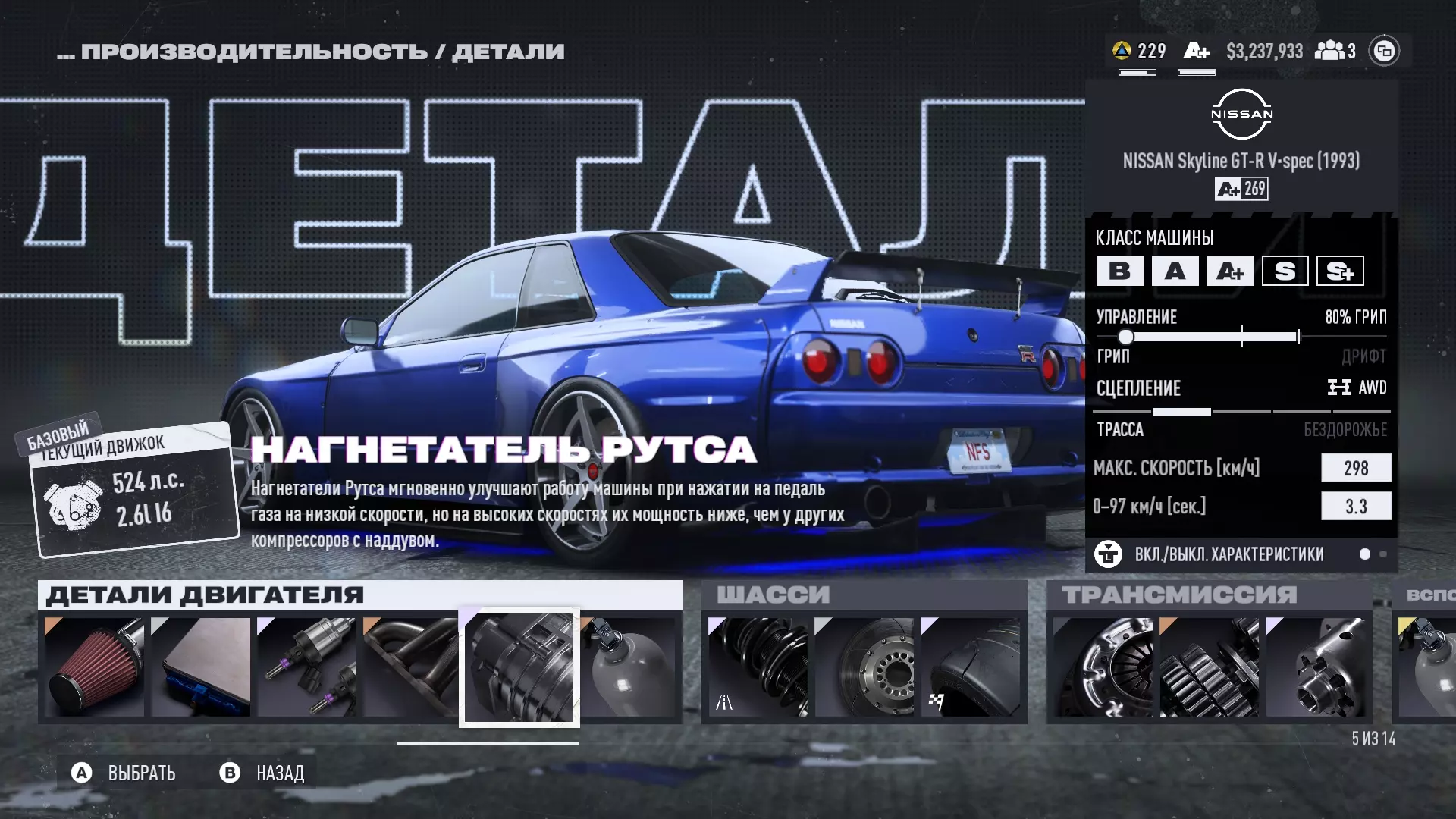Select the highlighted Roots supercharger part
Viewport: 1456px width, 819px height.
click(519, 668)
